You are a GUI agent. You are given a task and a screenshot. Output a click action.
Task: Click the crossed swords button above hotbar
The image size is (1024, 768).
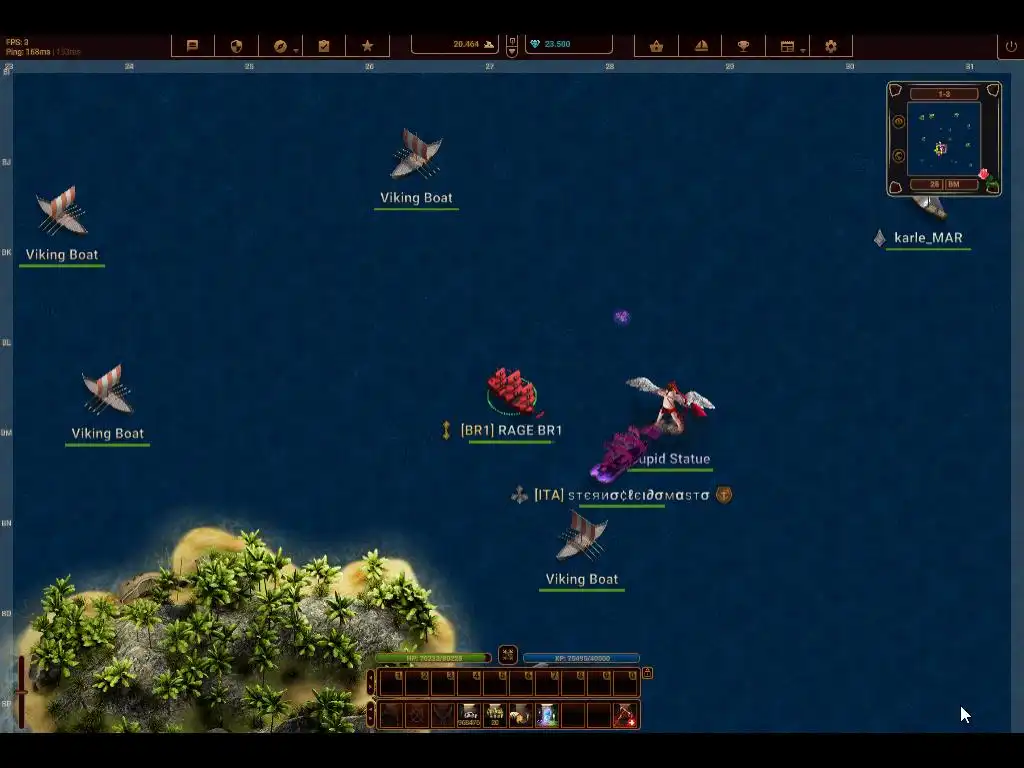tap(508, 655)
